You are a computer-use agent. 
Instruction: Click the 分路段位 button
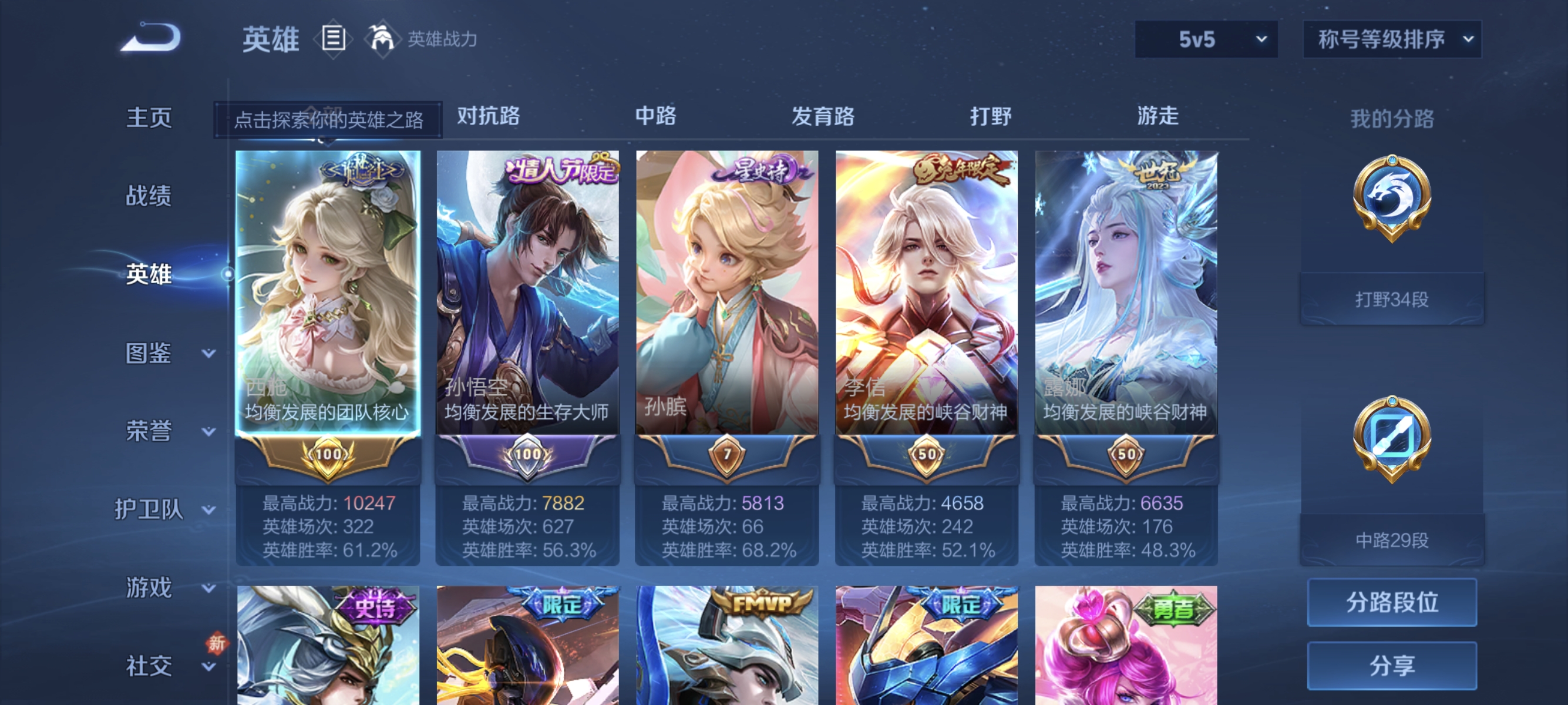(x=1394, y=603)
